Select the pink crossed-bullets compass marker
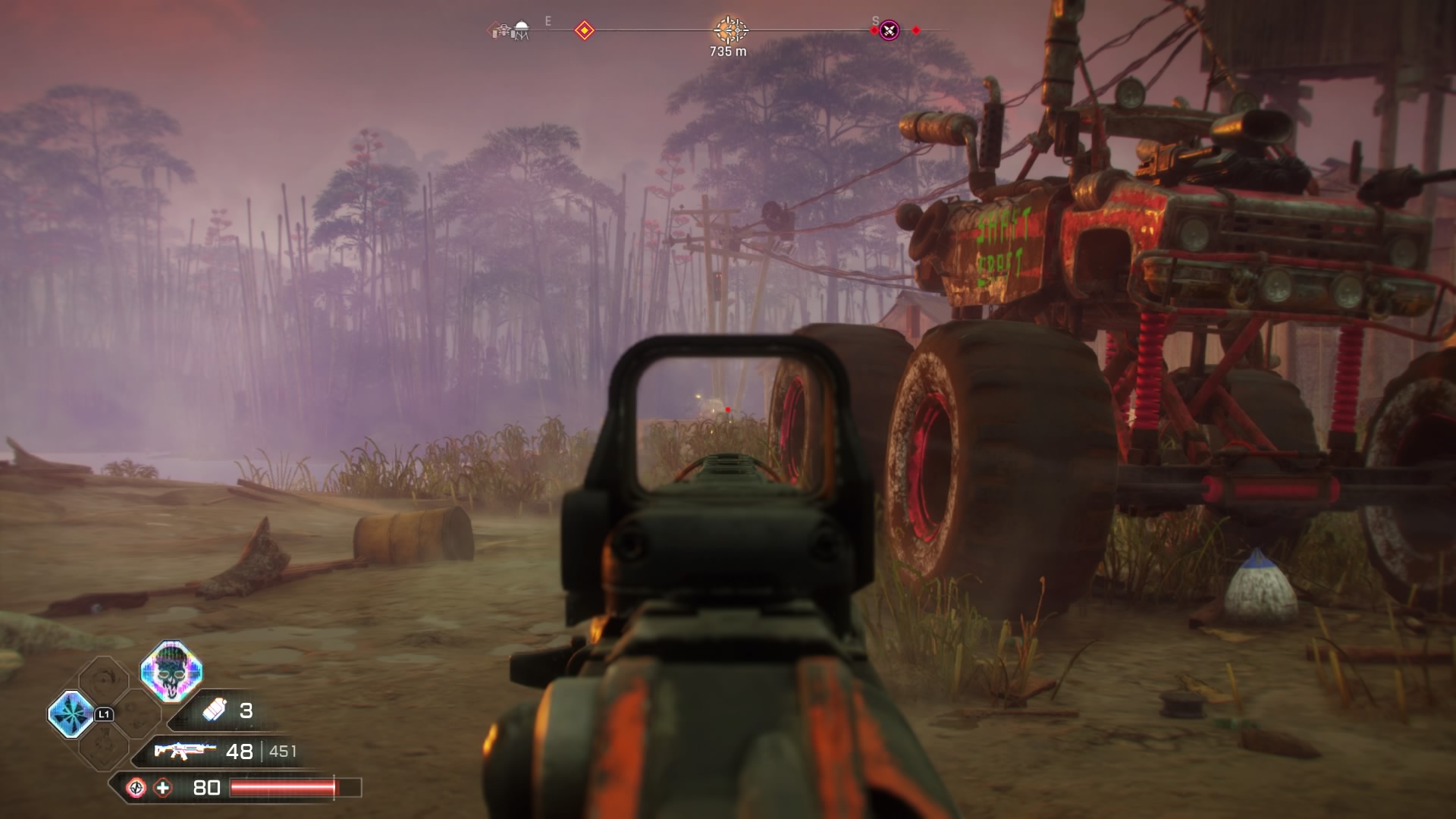Image resolution: width=1456 pixels, height=819 pixels. point(889,31)
